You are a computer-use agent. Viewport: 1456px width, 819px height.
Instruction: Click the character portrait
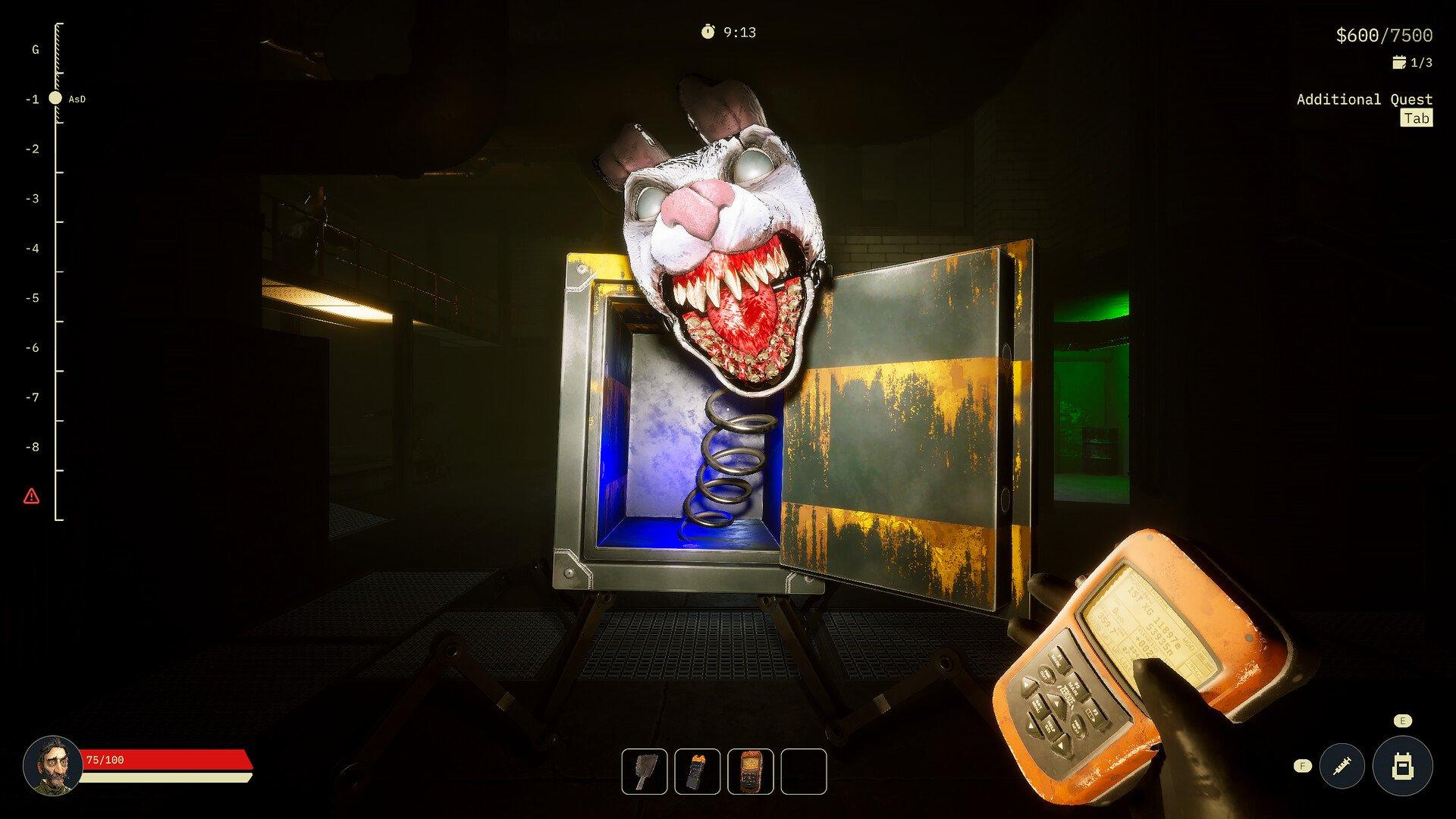[52, 765]
